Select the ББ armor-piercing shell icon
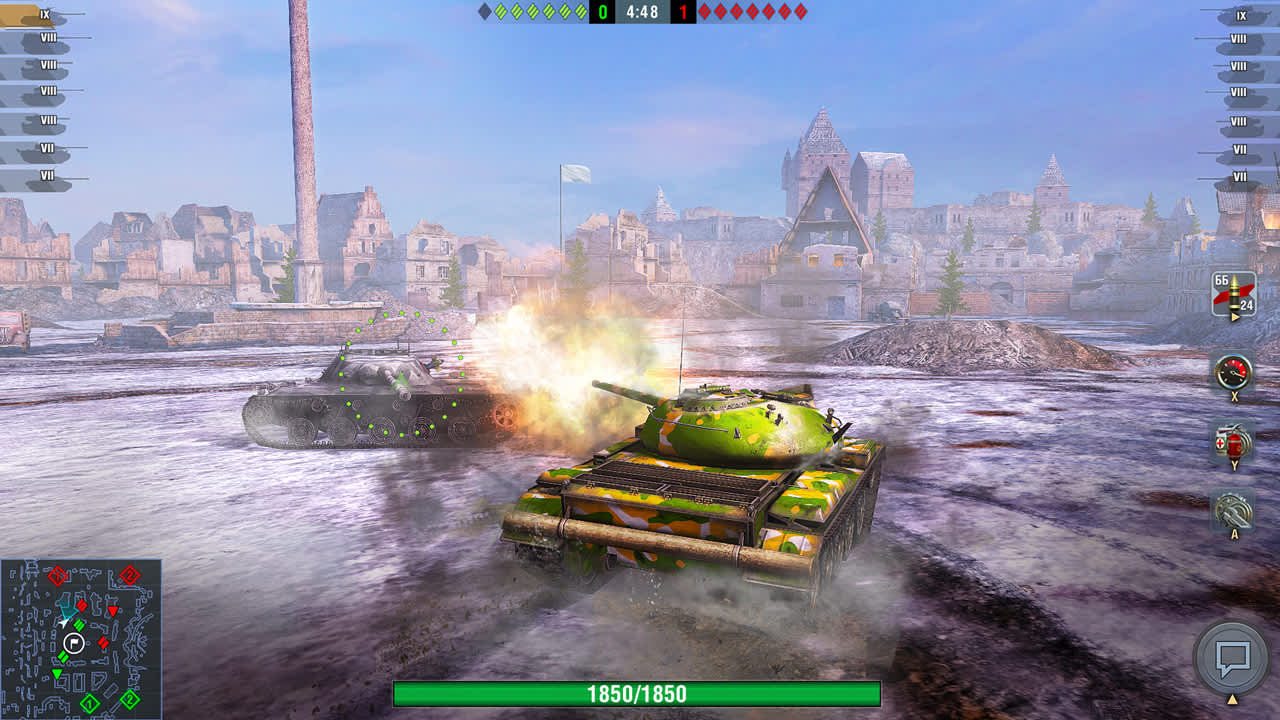This screenshot has height=720, width=1280. tap(1232, 290)
